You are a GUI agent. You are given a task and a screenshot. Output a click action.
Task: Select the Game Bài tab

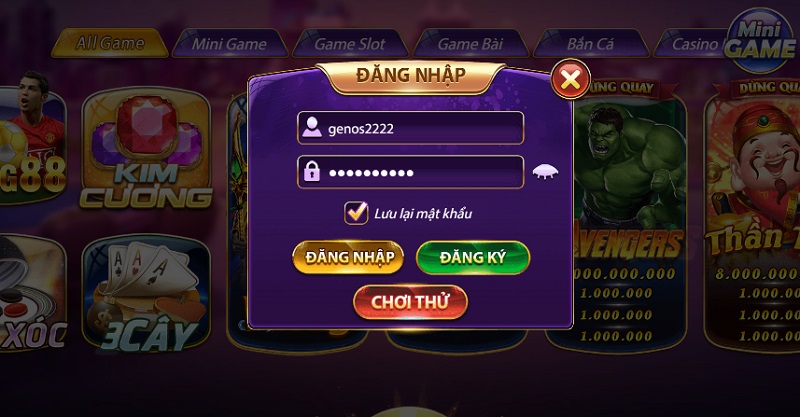470,44
